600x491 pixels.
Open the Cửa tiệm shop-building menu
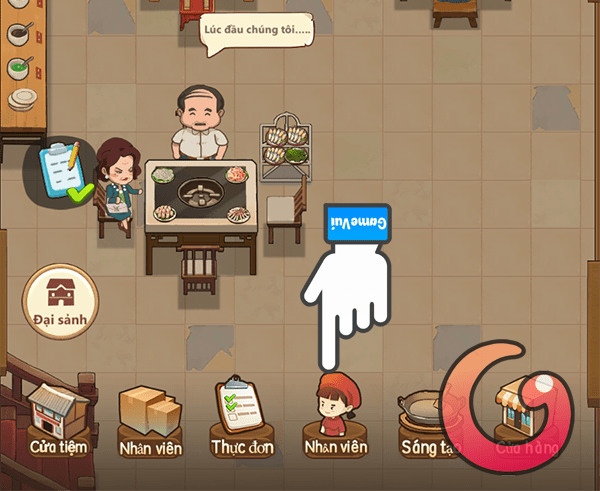coord(58,420)
